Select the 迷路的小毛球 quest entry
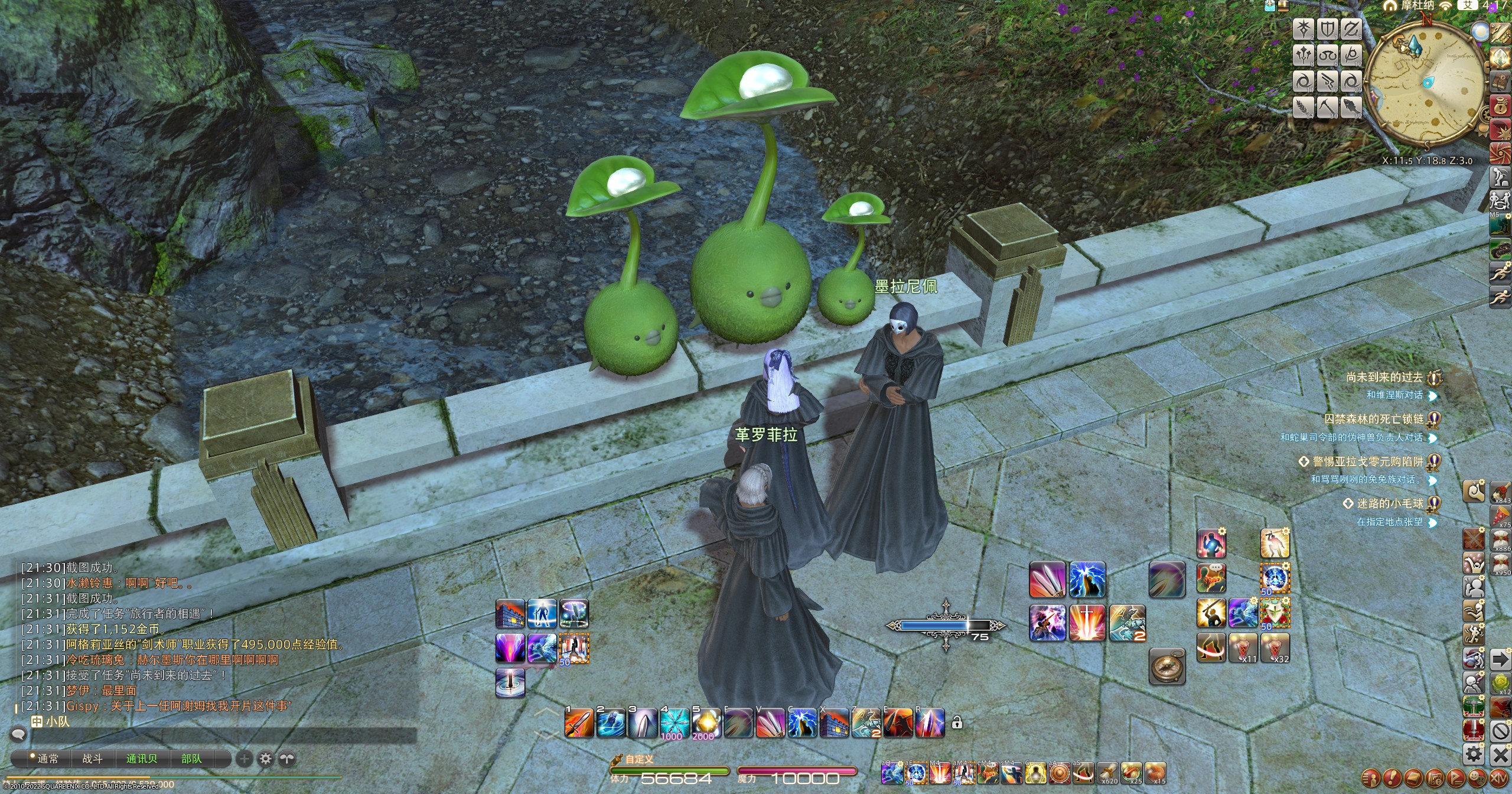The image size is (1512, 794). (x=1389, y=503)
